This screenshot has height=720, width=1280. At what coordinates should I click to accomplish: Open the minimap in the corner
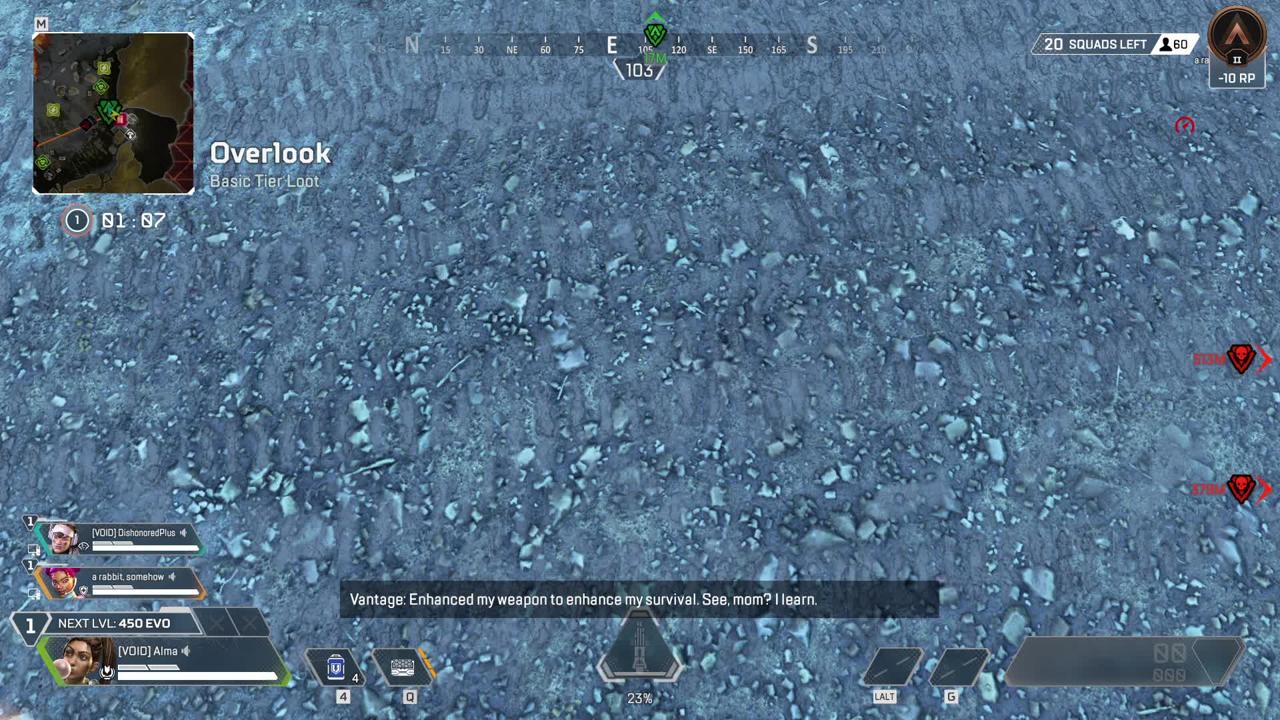113,113
